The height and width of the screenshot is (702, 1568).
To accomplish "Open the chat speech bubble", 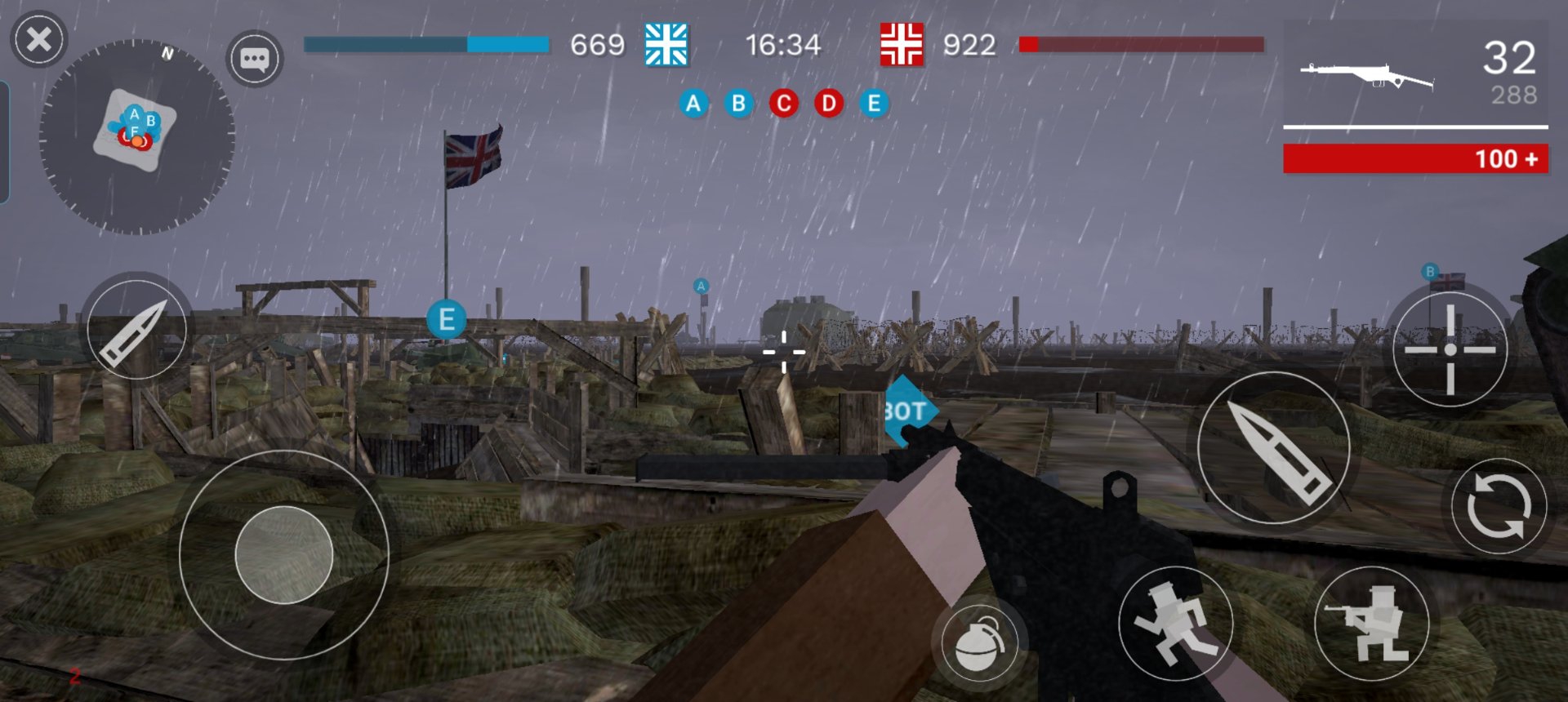I will coord(254,59).
